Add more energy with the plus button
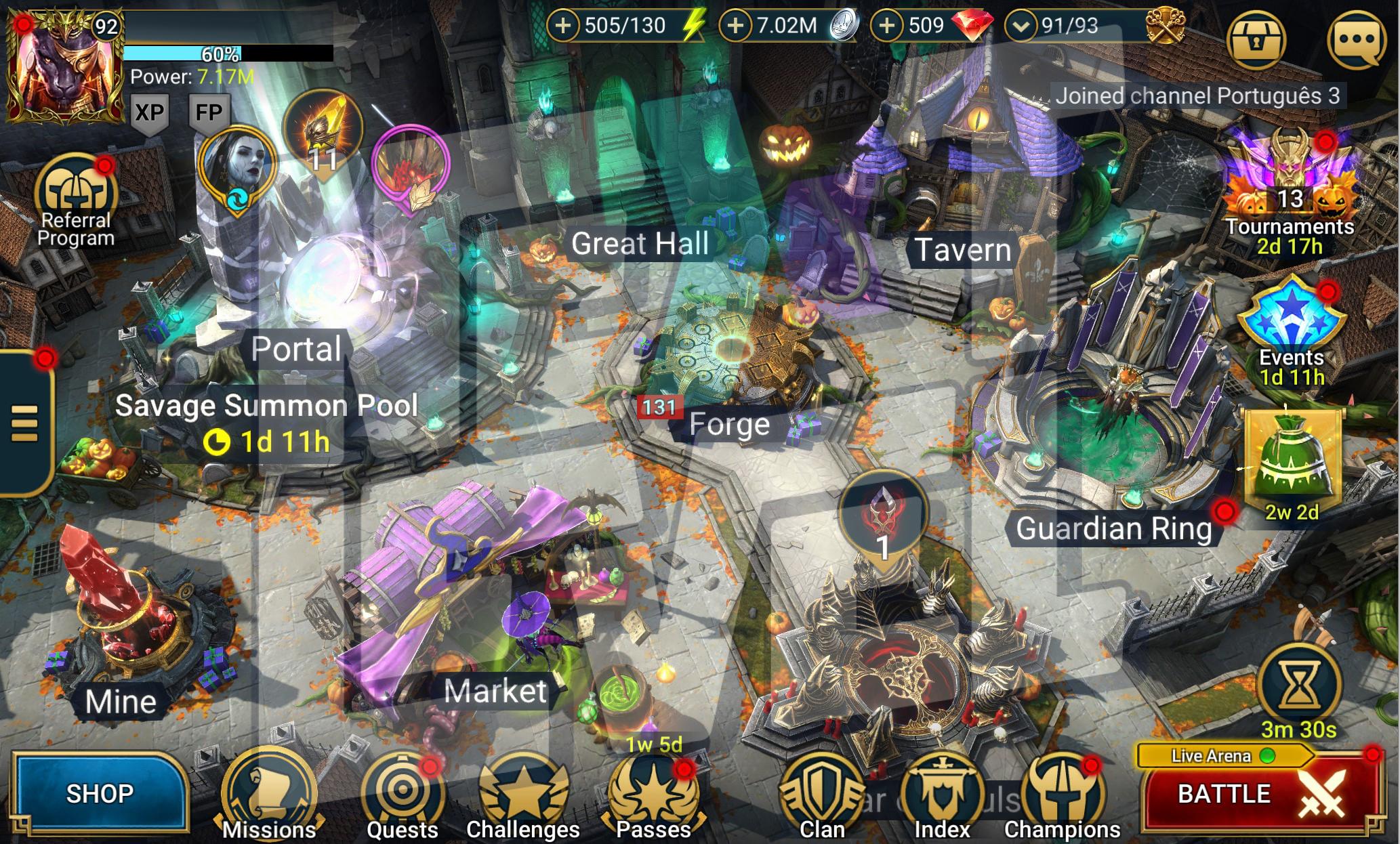 [562, 26]
